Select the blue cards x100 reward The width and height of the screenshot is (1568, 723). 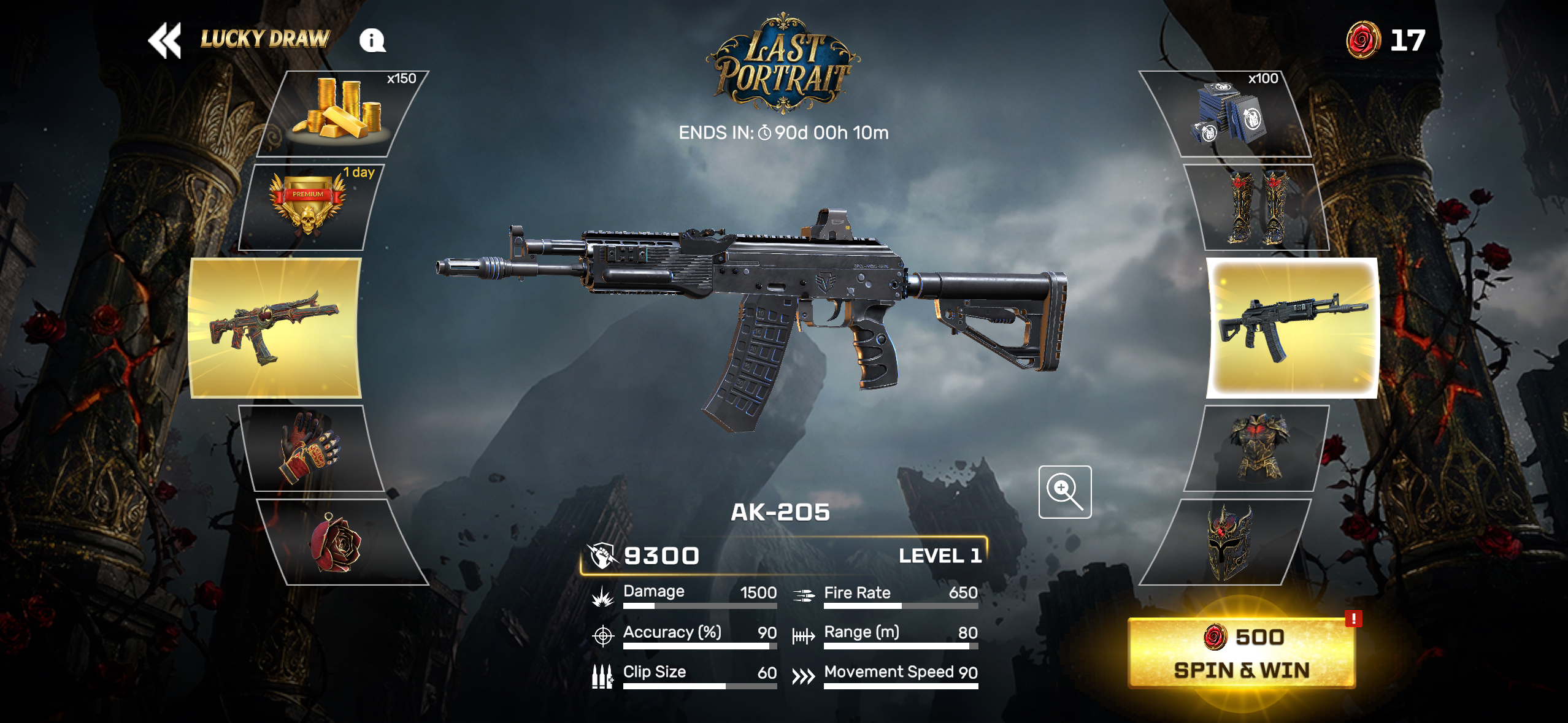(1226, 114)
